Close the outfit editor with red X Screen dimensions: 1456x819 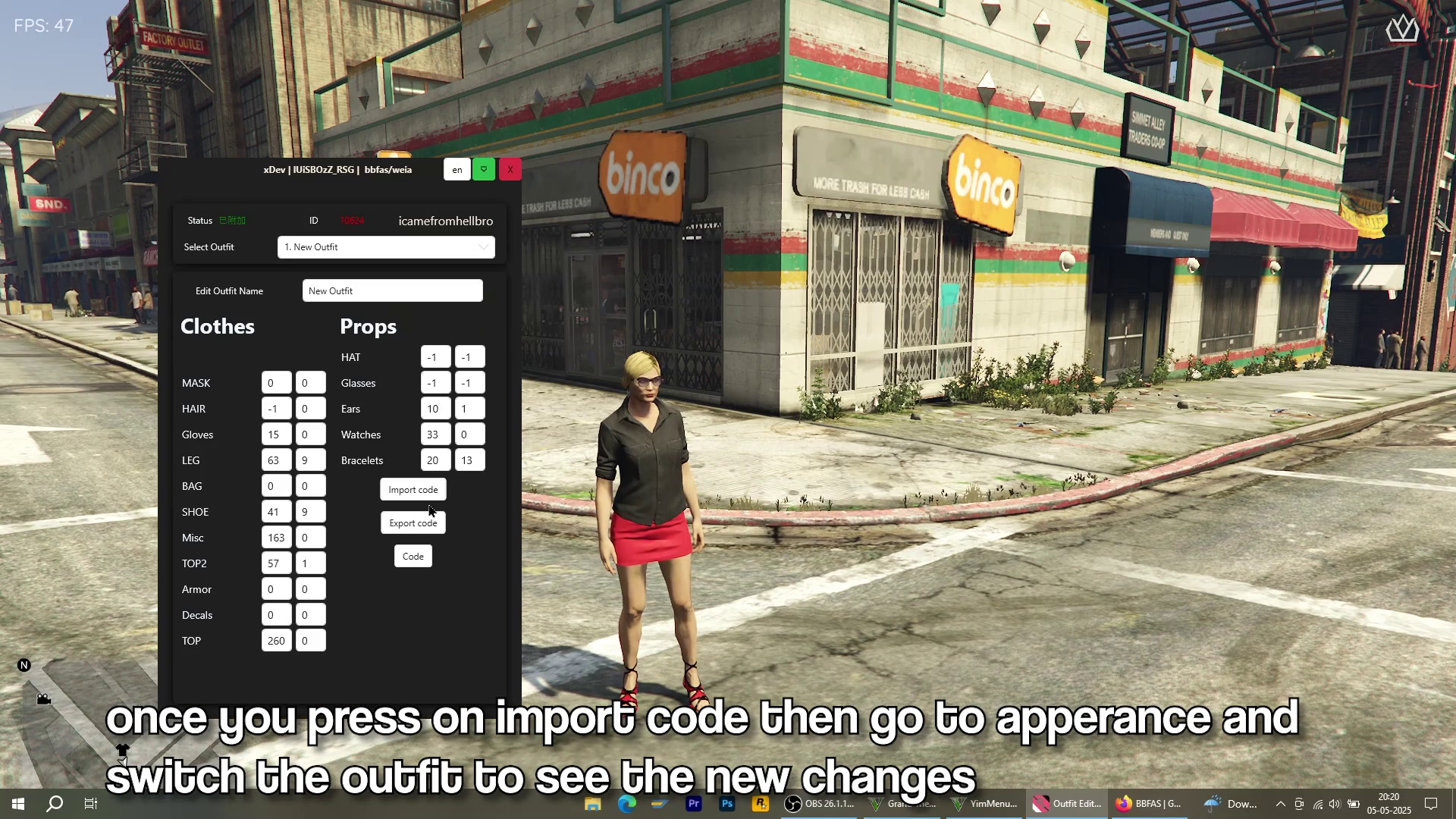[x=510, y=169]
